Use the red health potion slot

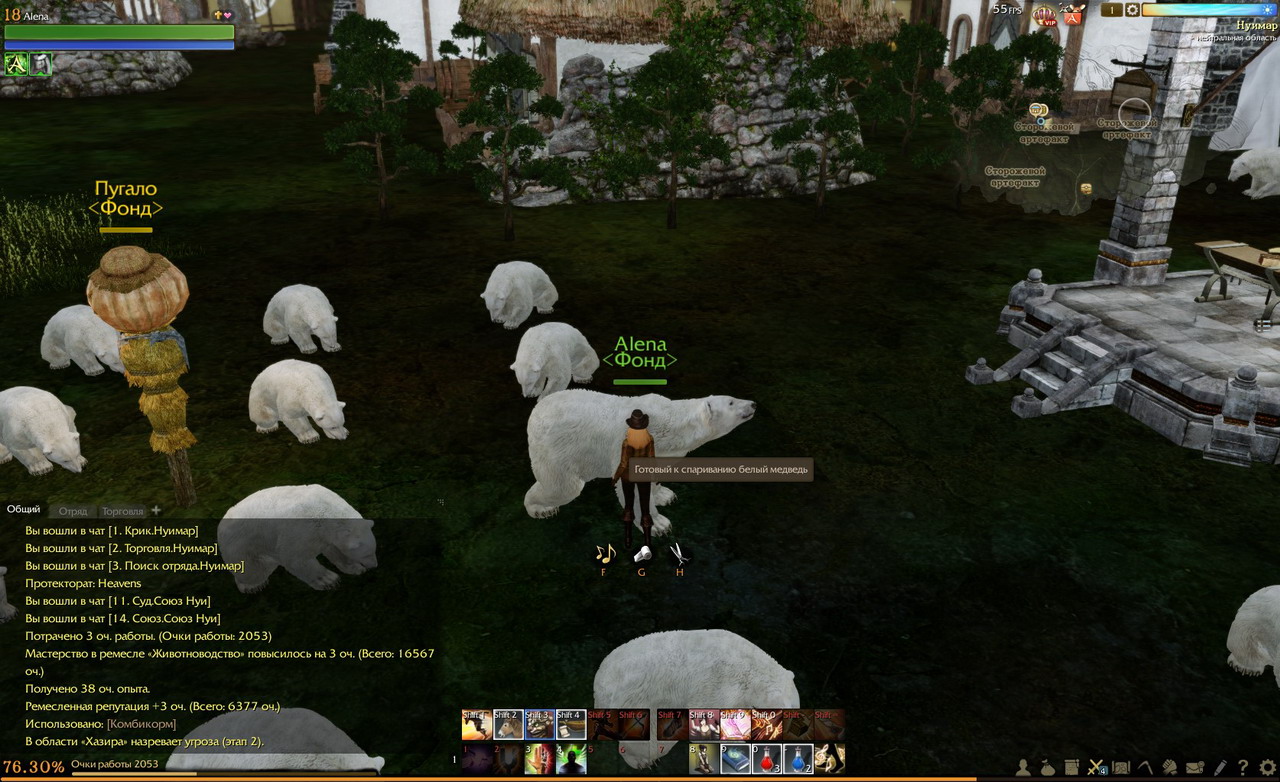[766, 759]
